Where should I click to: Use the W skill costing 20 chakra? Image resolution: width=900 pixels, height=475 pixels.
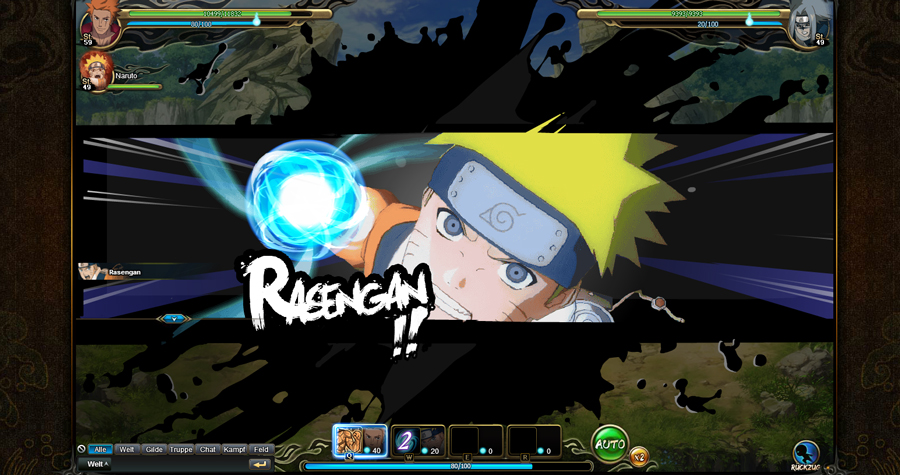pos(418,441)
